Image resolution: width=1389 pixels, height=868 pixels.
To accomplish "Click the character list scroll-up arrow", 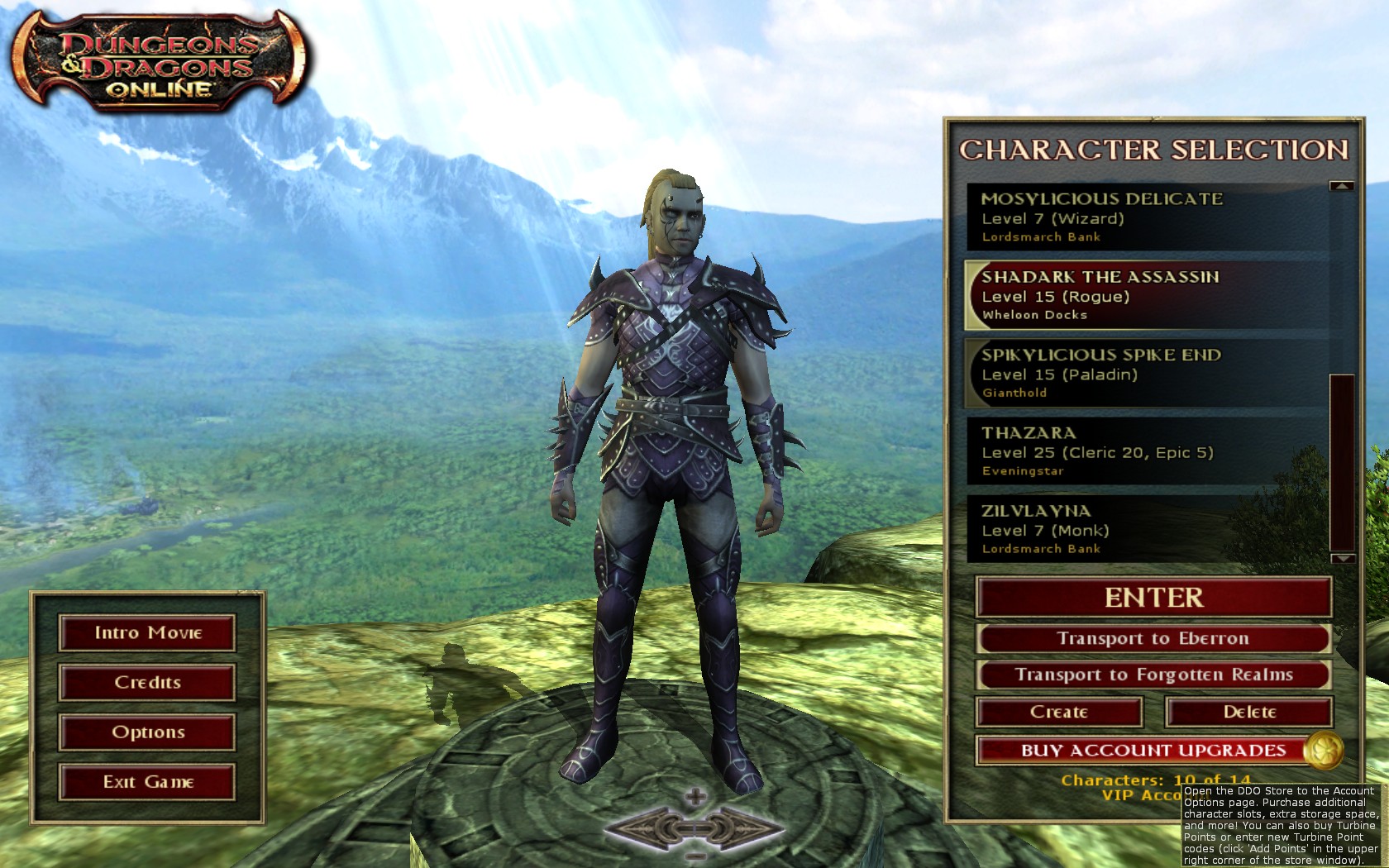I will coord(1341,187).
